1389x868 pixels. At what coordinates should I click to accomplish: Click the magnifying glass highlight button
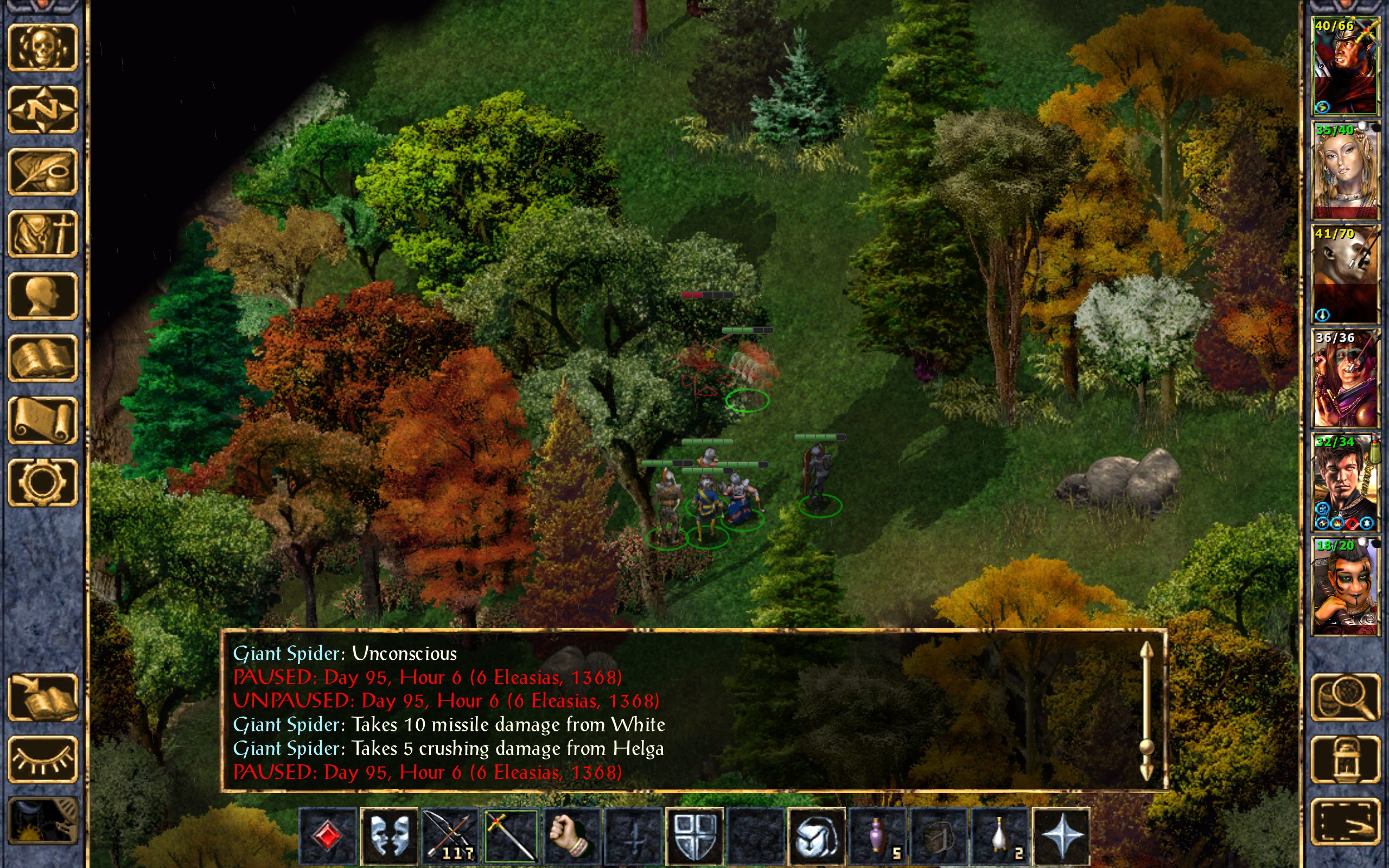(1345, 697)
